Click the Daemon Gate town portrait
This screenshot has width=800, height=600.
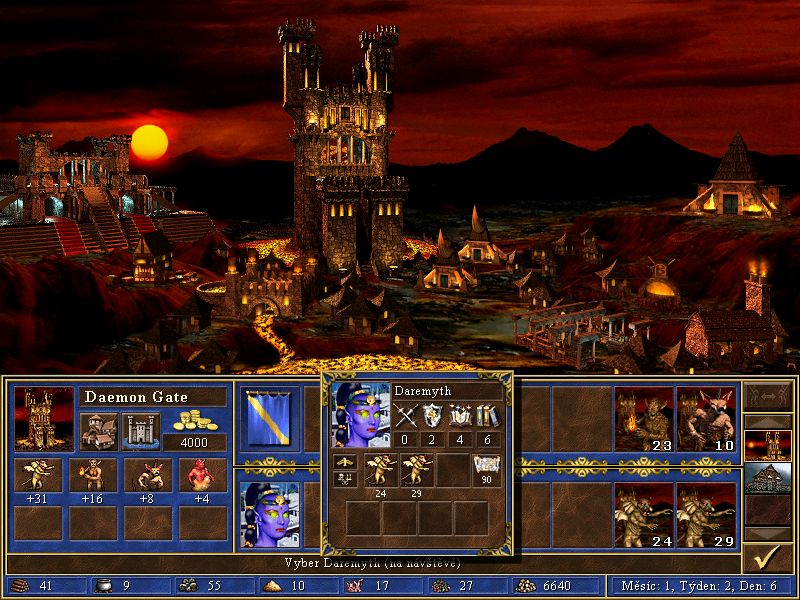point(44,416)
